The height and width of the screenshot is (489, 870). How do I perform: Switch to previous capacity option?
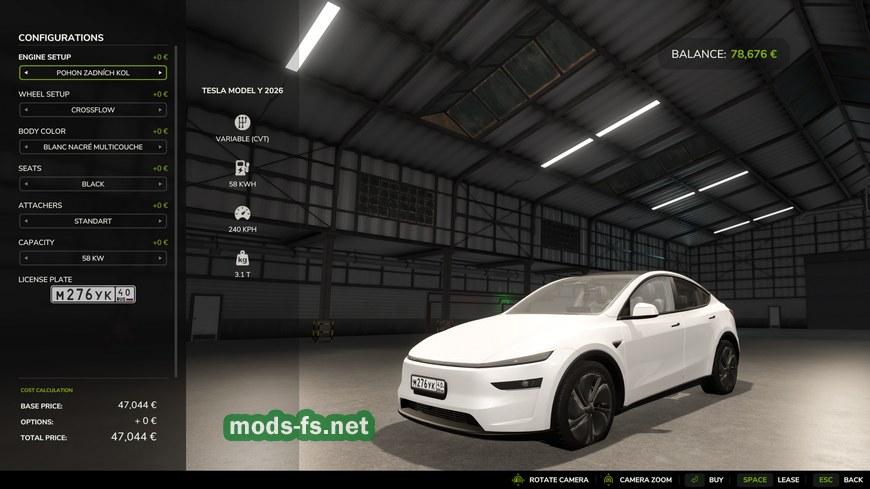26,258
